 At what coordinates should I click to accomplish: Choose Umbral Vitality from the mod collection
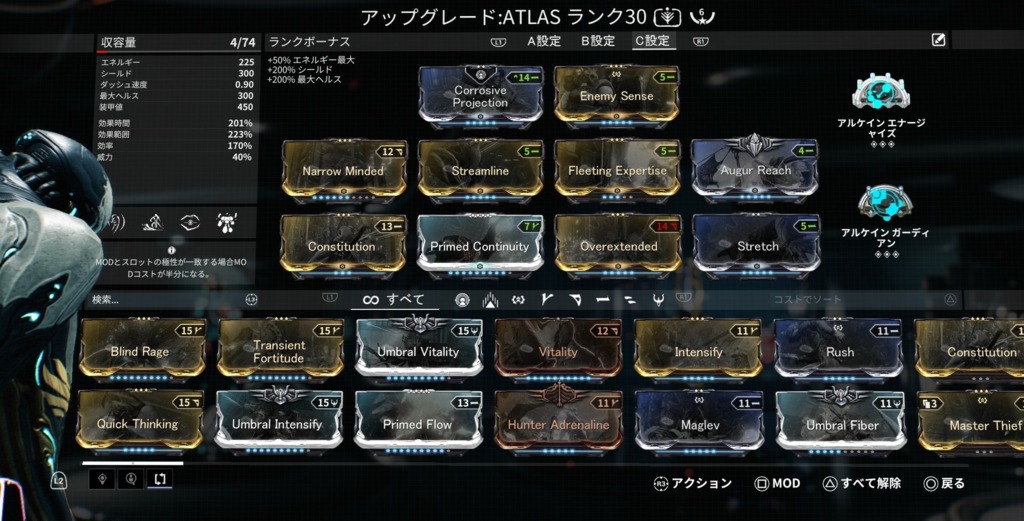[418, 352]
